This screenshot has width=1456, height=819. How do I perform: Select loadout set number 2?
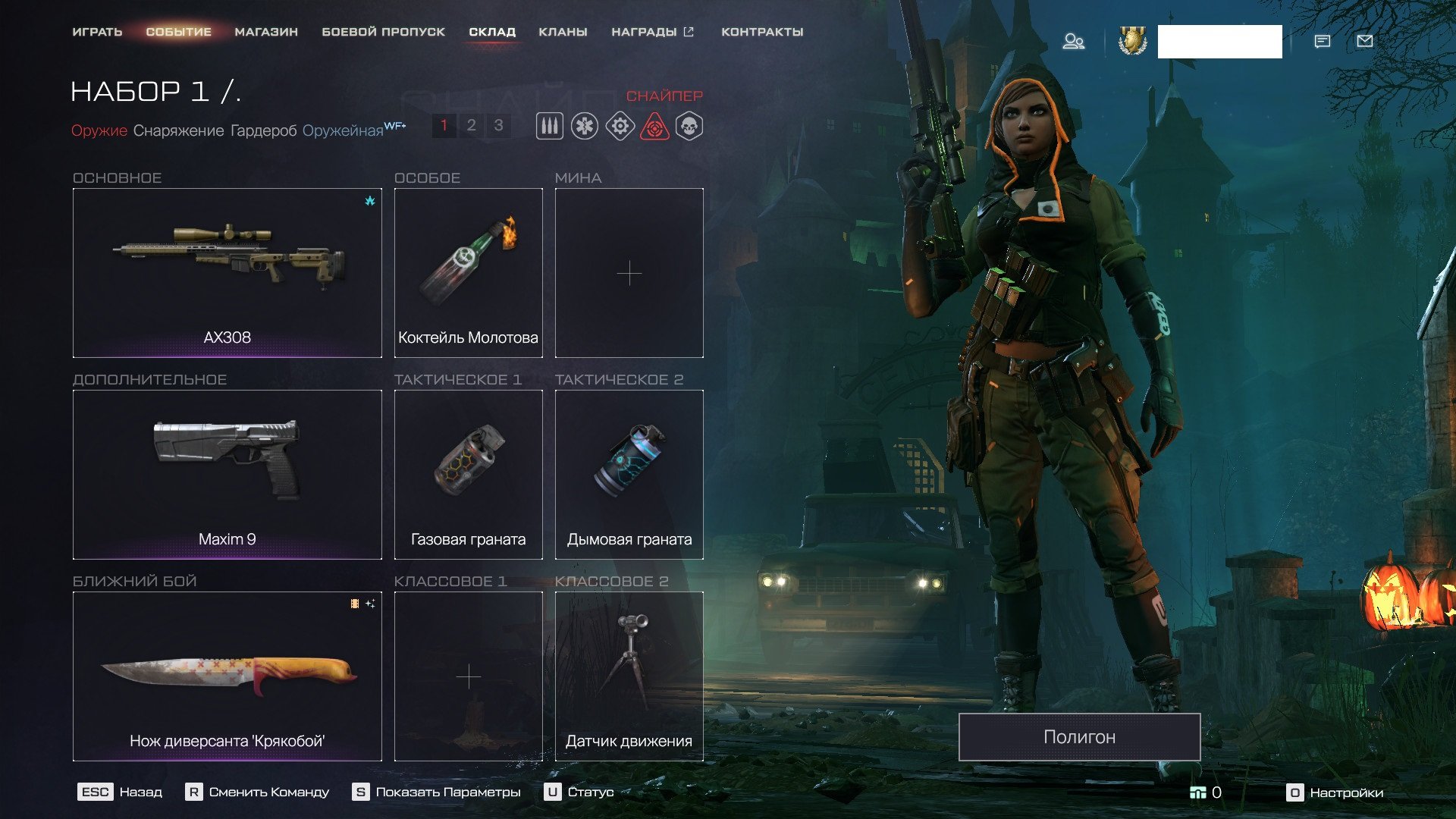click(471, 125)
